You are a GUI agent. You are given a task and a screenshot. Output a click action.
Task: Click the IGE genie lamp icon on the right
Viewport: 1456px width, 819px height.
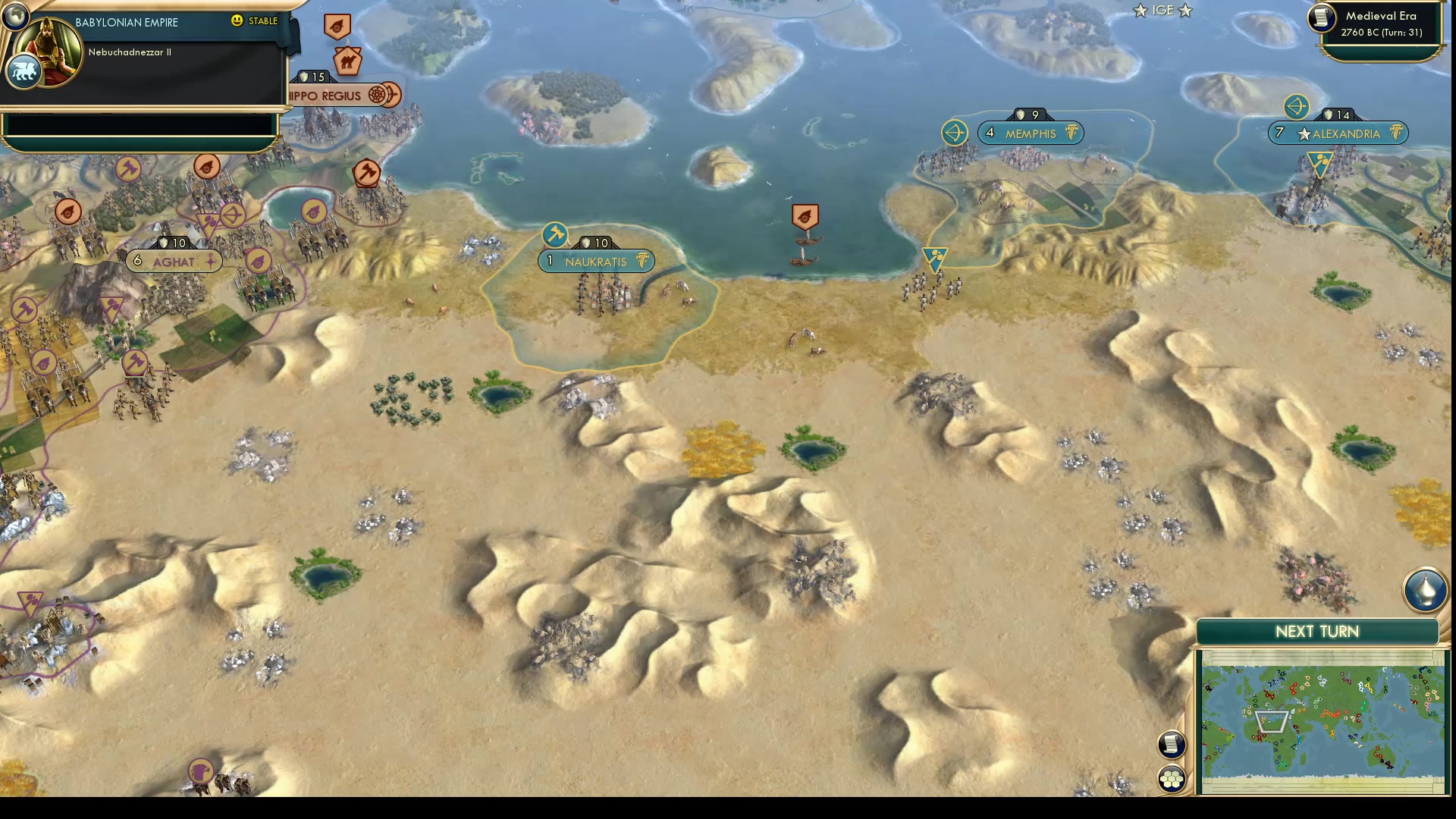pos(1427,590)
